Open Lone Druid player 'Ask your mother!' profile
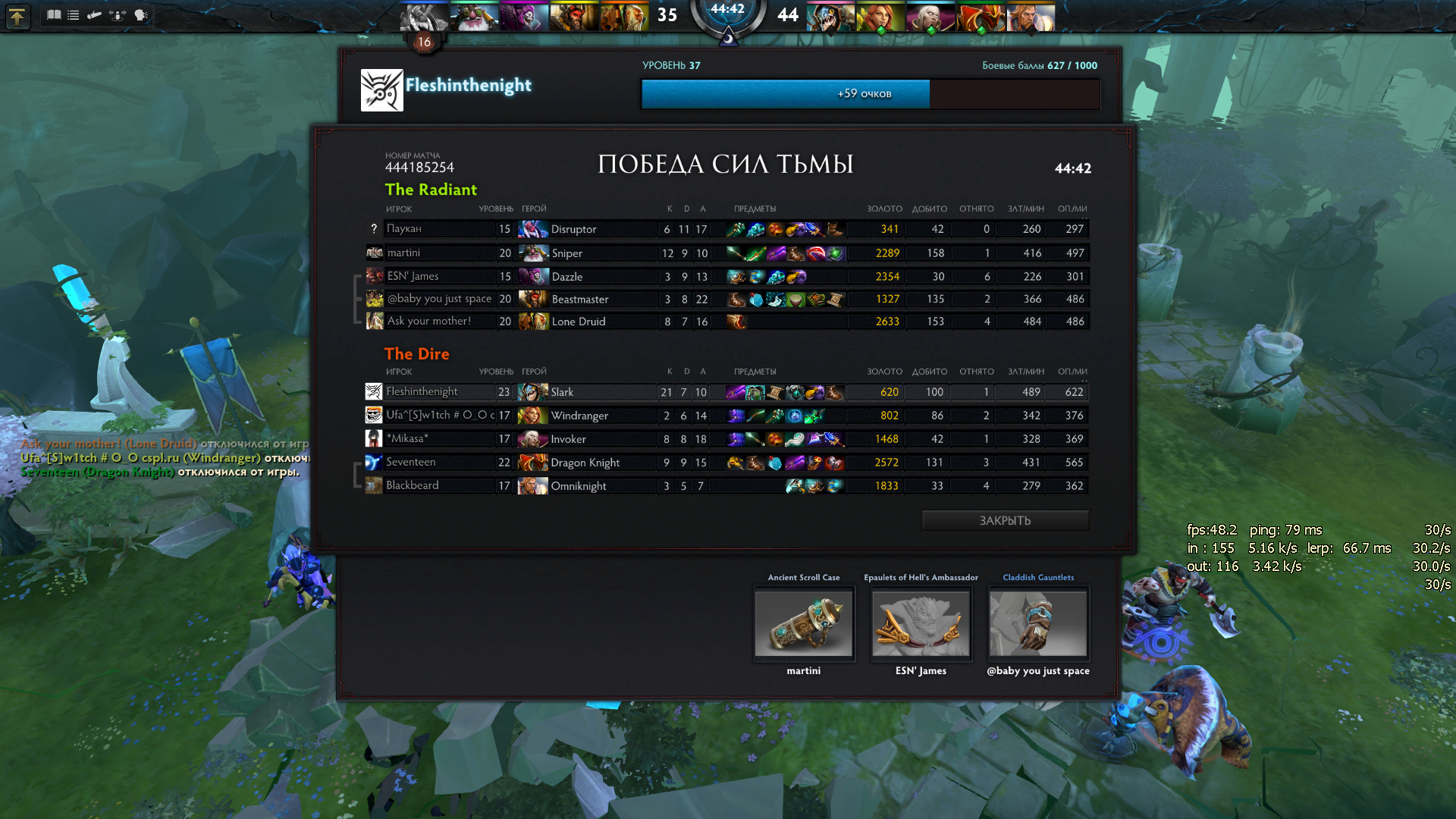Viewport: 1456px width, 819px height. 429,321
